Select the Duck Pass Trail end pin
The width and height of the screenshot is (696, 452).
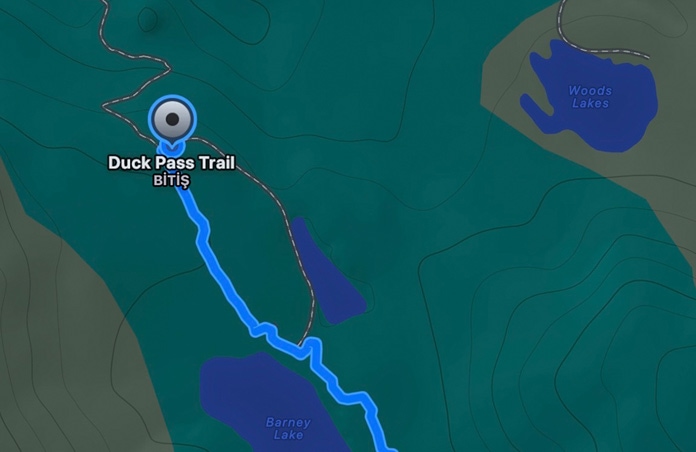173,121
